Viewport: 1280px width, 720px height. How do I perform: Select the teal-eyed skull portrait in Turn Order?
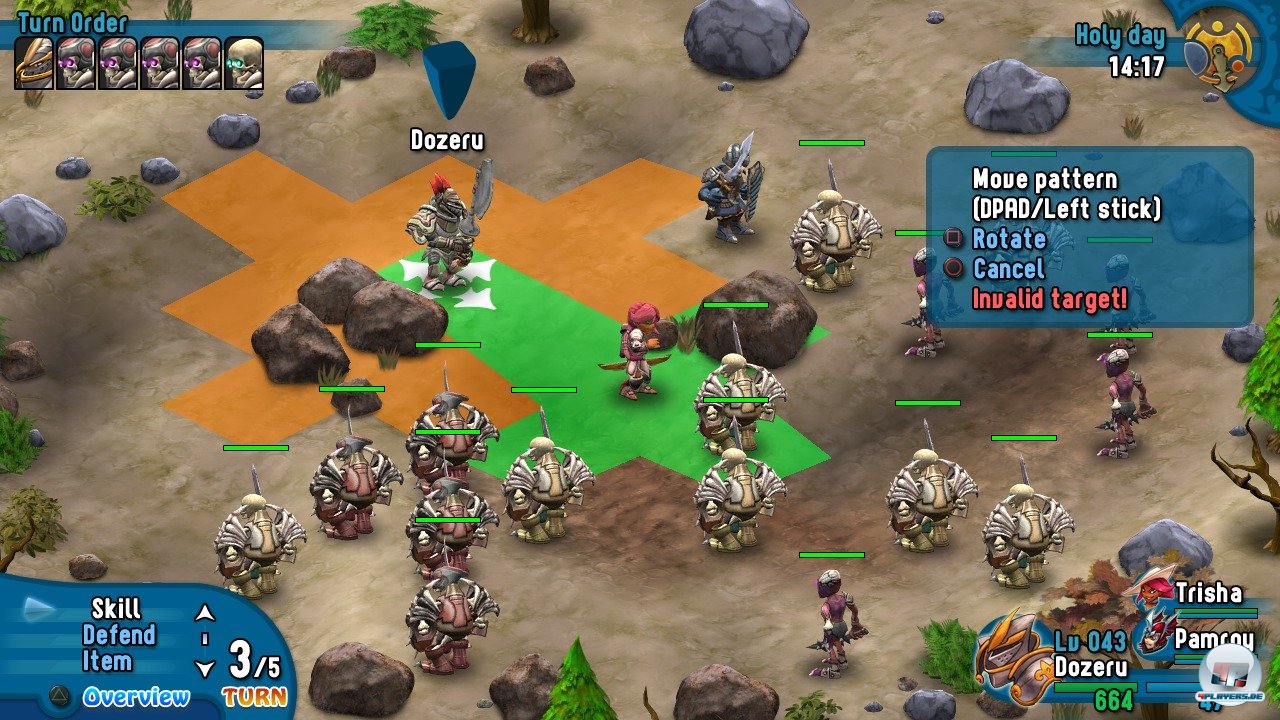pyautogui.click(x=244, y=63)
